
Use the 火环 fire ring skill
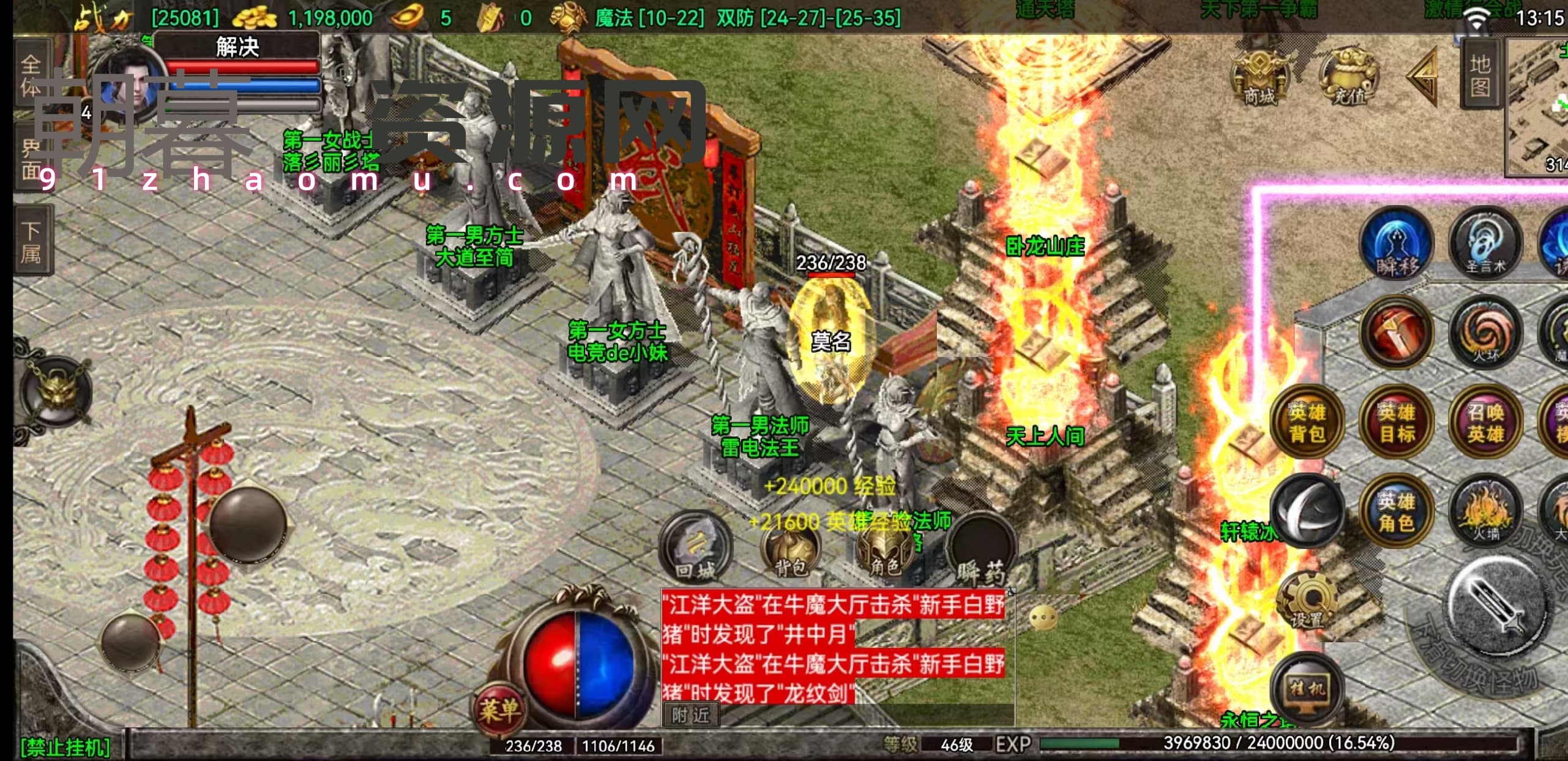1486,333
